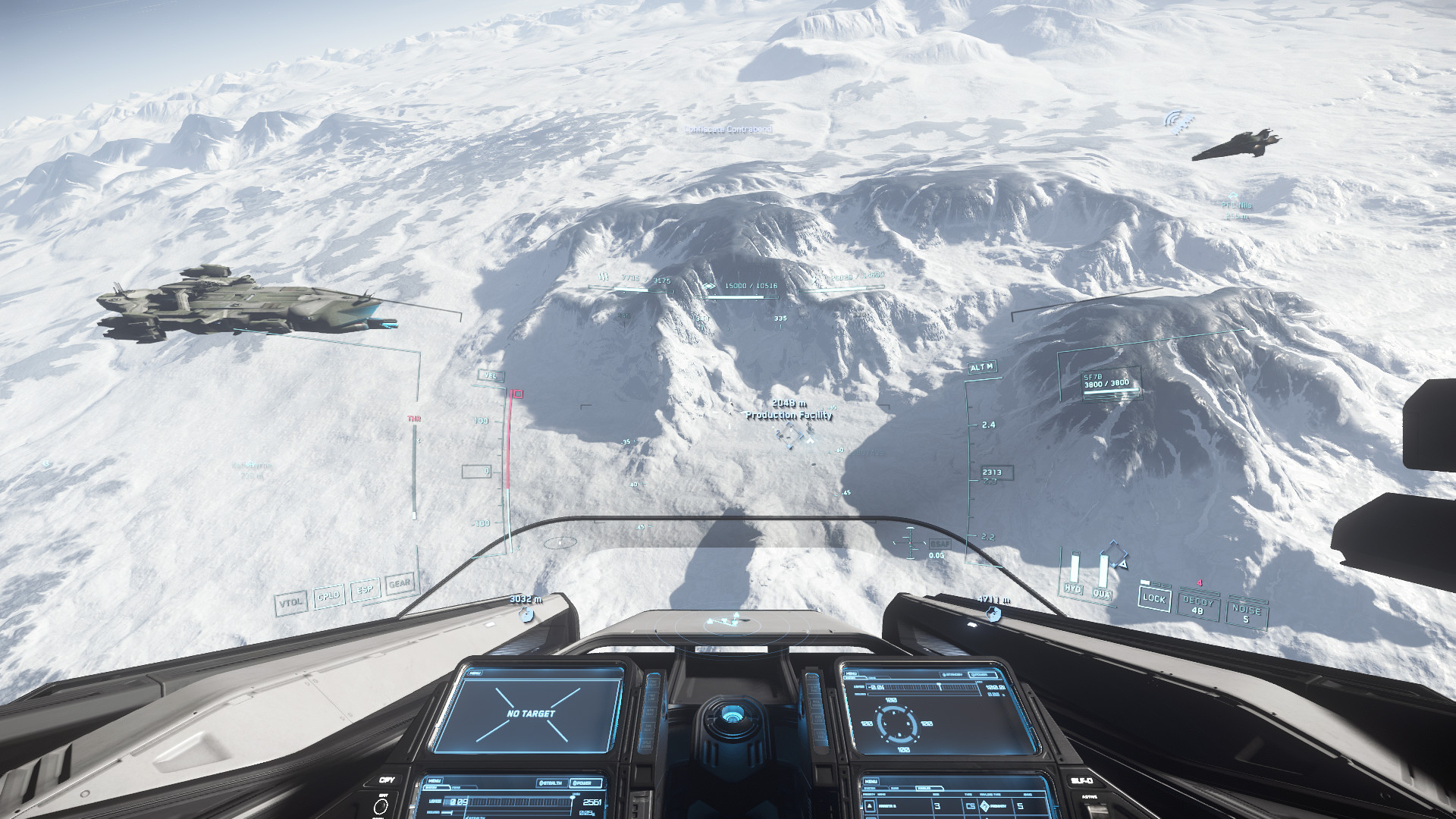
Task: Open MENU on the lower-right missiles display
Action: (x=871, y=782)
